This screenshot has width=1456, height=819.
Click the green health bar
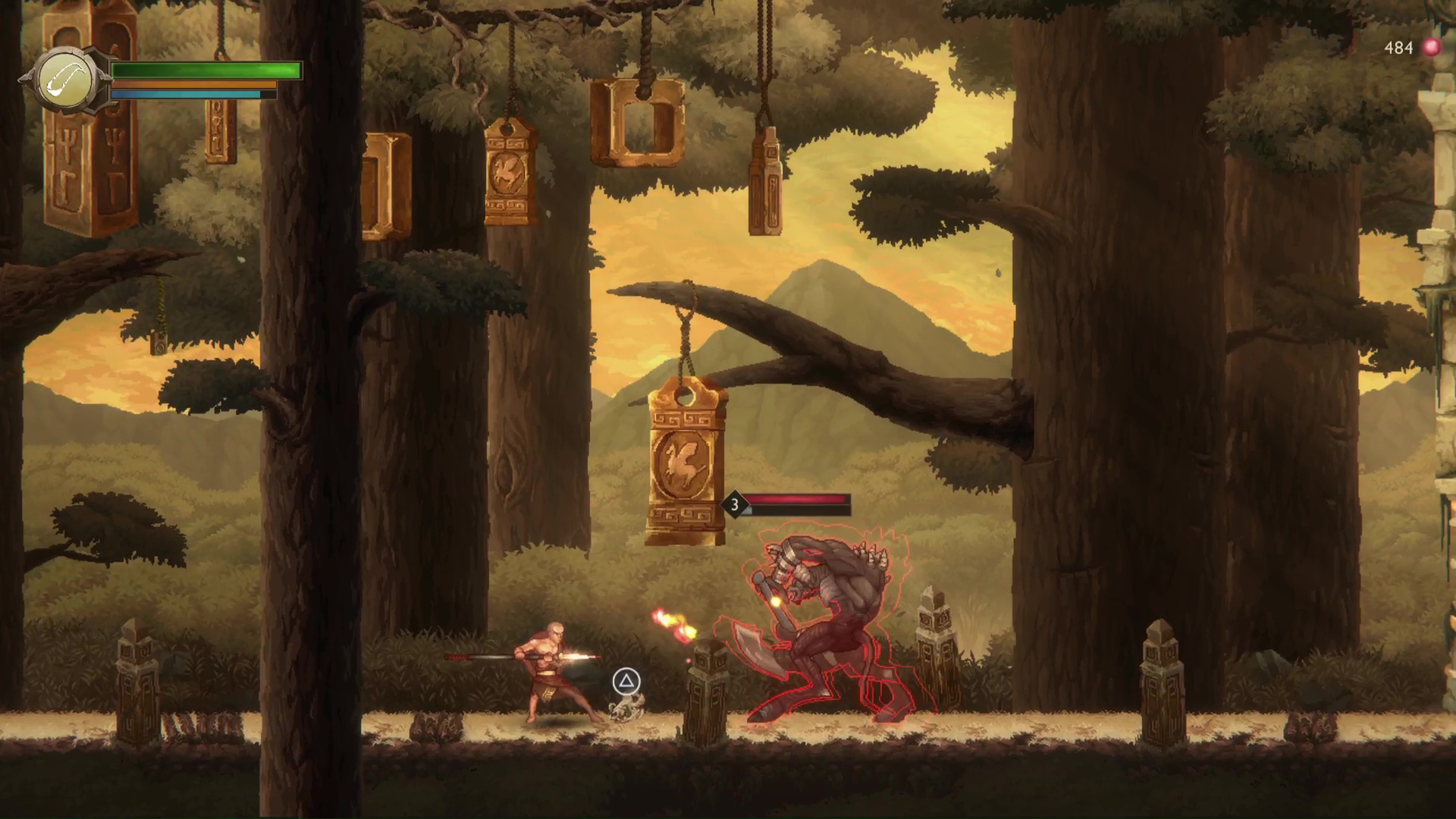click(205, 71)
